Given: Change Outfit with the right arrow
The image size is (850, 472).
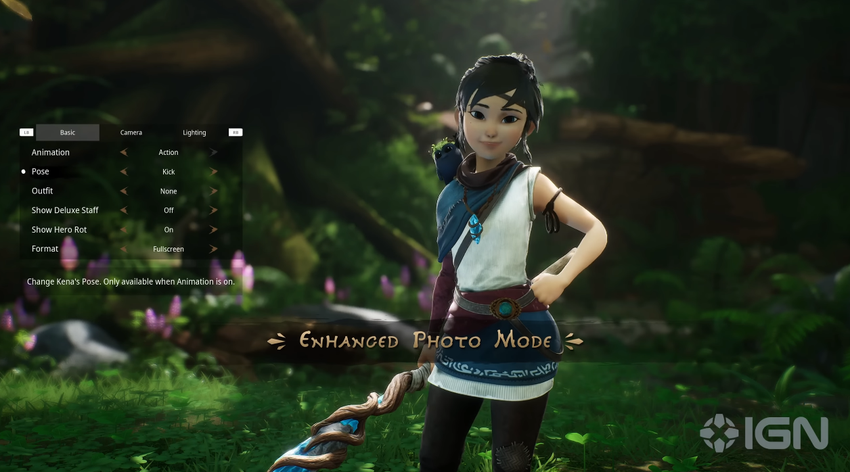Looking at the screenshot, I should click(x=214, y=191).
